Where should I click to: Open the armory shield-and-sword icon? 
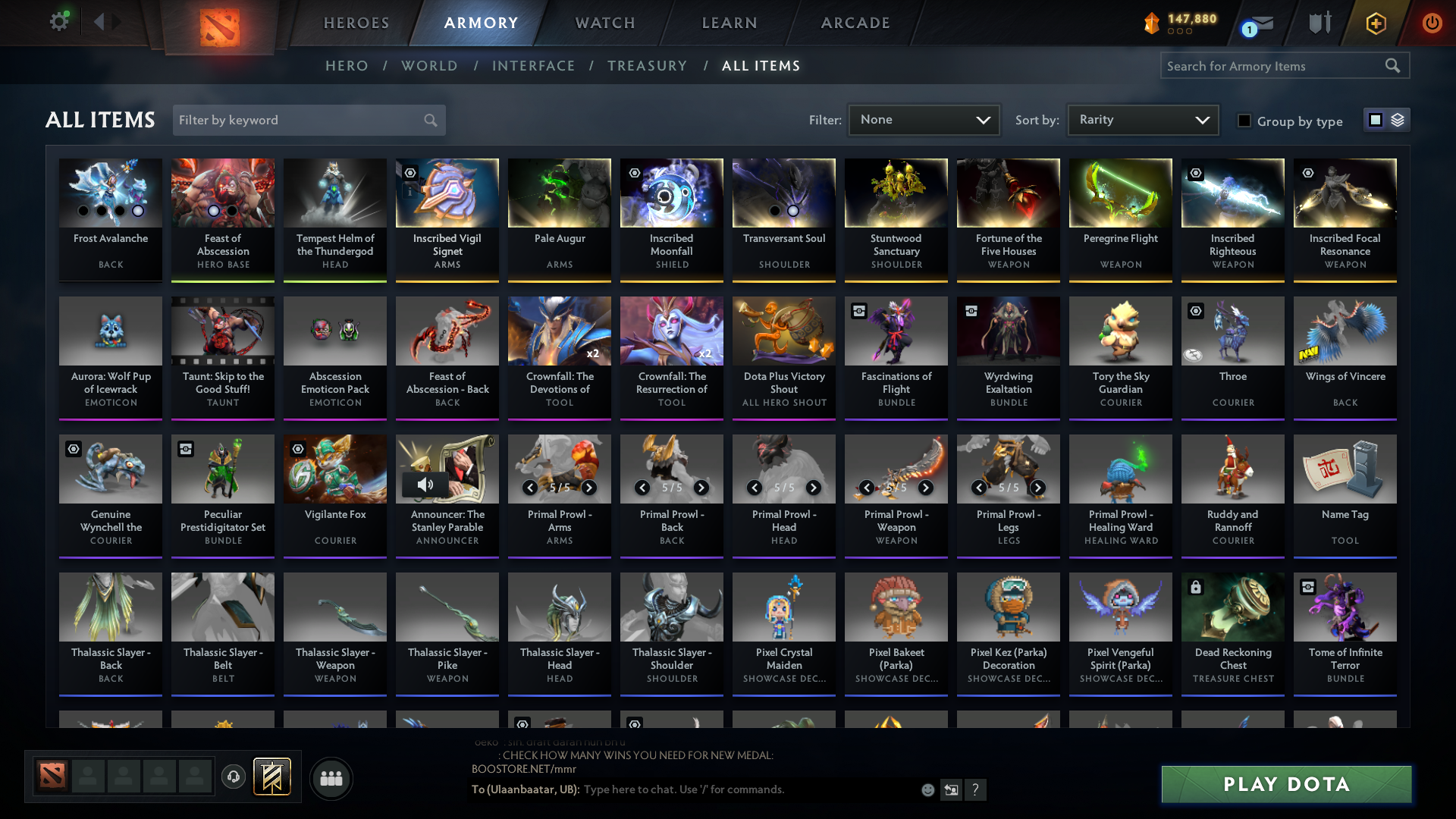pos(1319,24)
